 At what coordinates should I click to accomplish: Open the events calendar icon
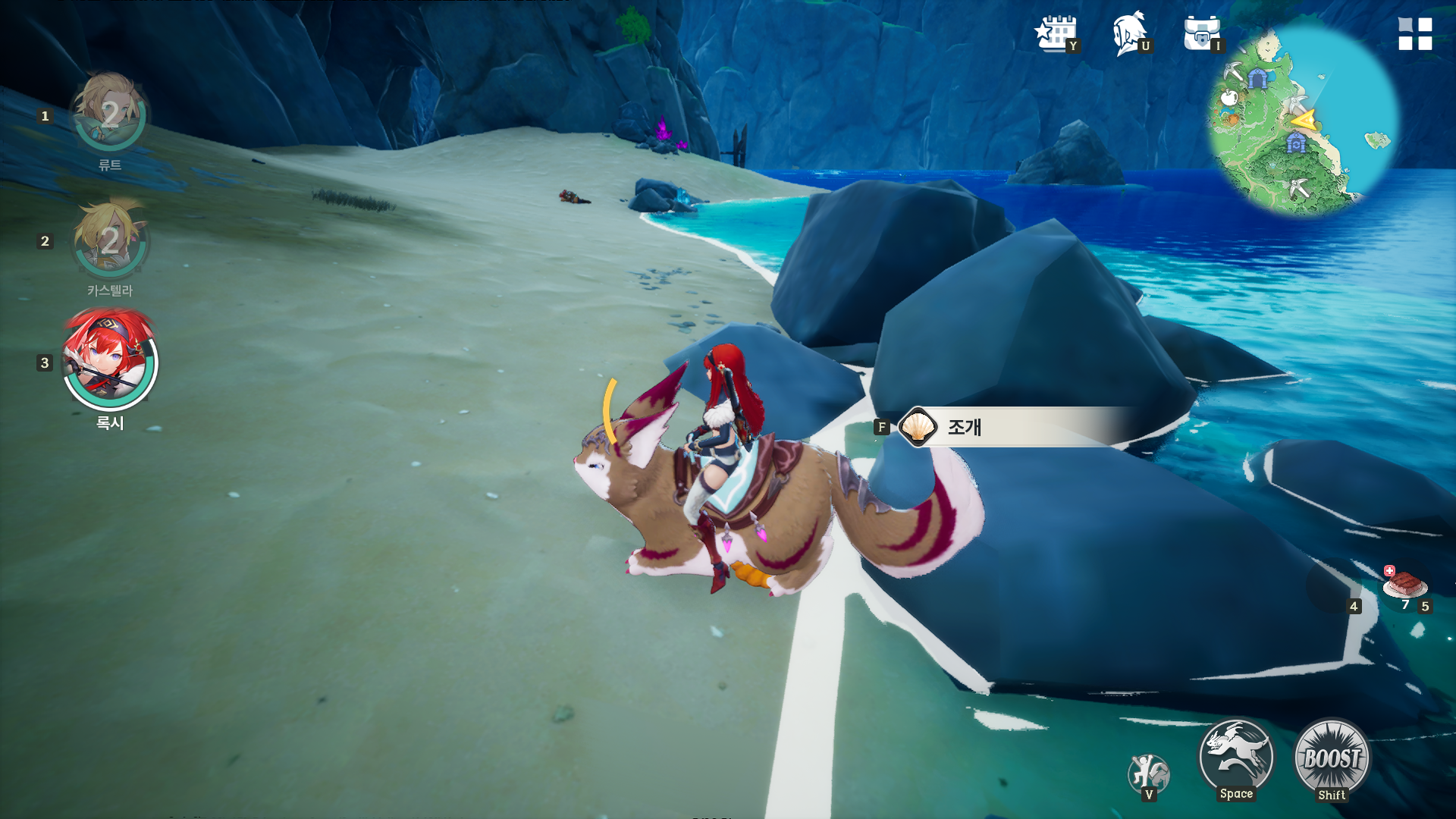[x=1055, y=34]
